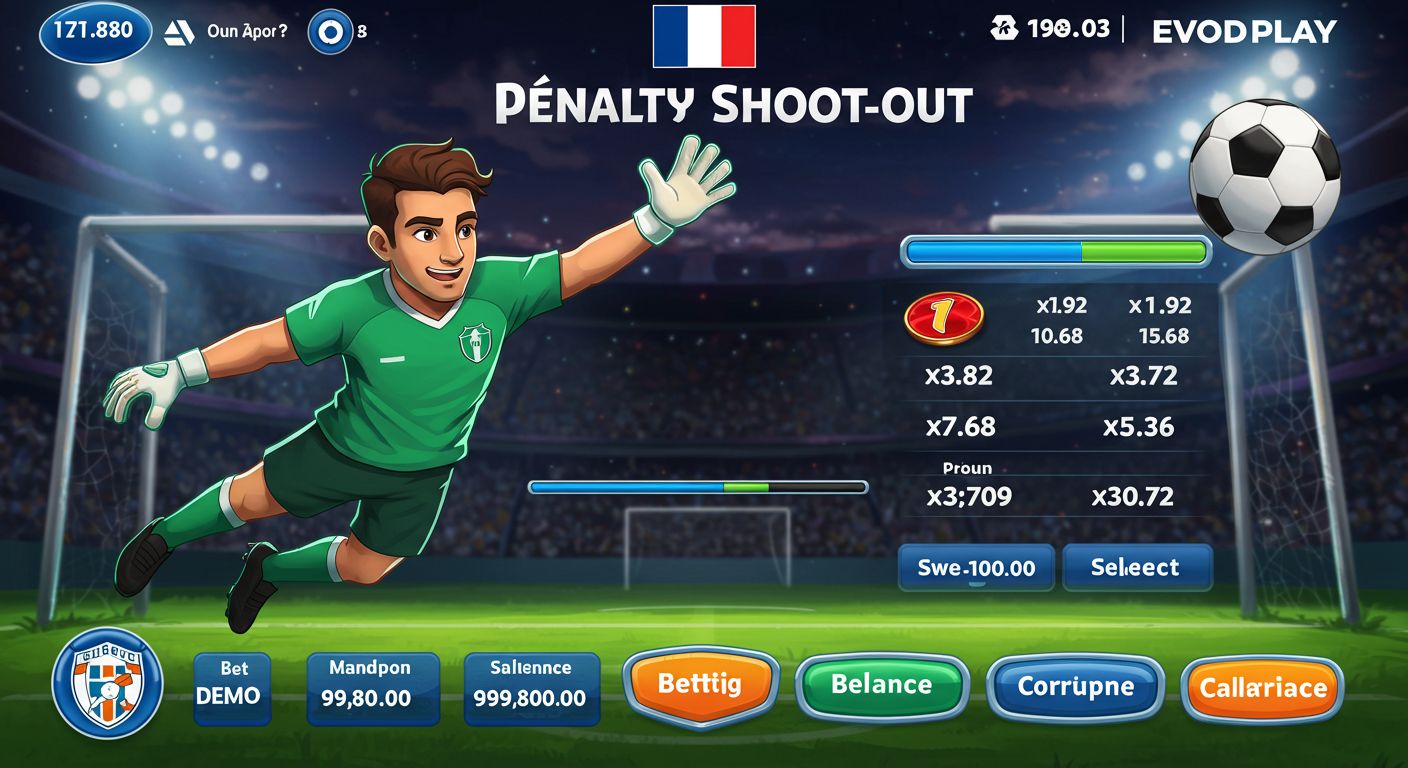
Task: Select the green Belance button
Action: (x=881, y=685)
